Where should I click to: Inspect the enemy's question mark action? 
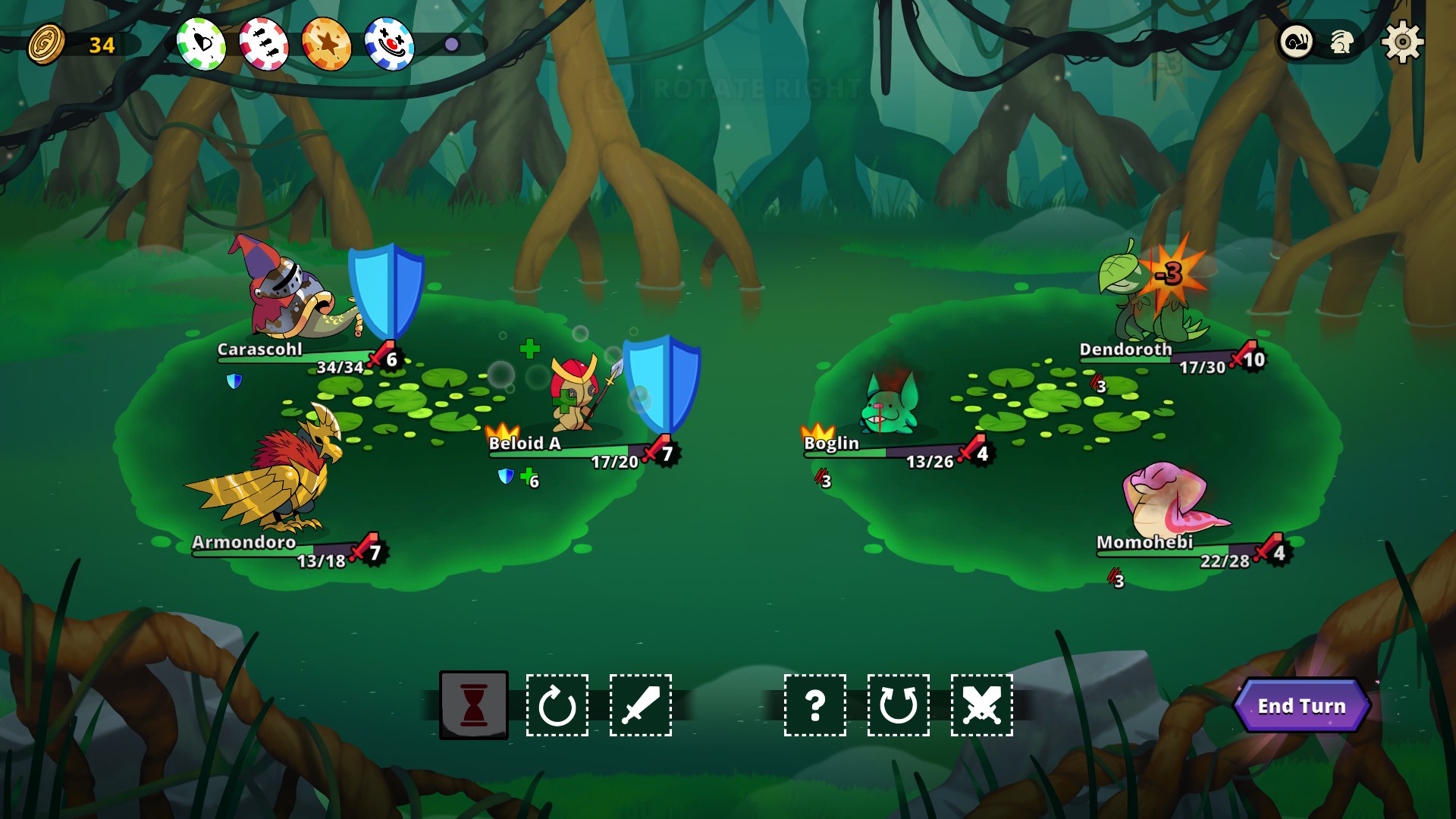click(815, 705)
